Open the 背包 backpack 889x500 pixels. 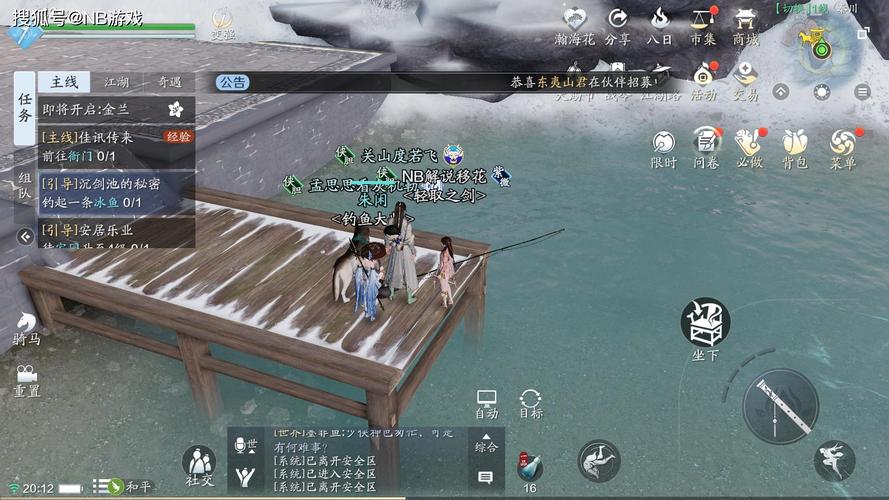(x=795, y=146)
